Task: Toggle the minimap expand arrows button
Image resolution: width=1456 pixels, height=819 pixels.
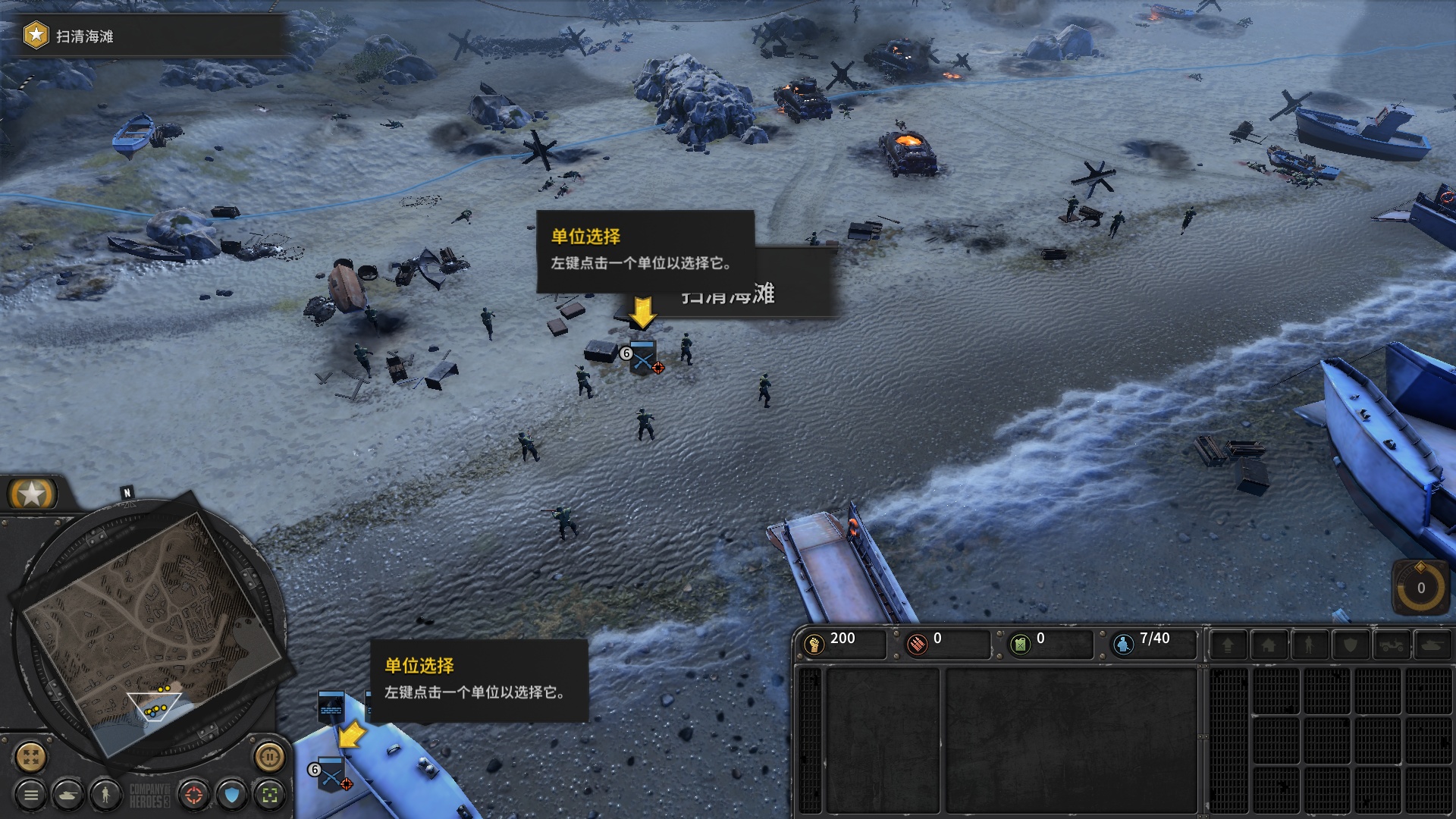Action: tap(30, 758)
